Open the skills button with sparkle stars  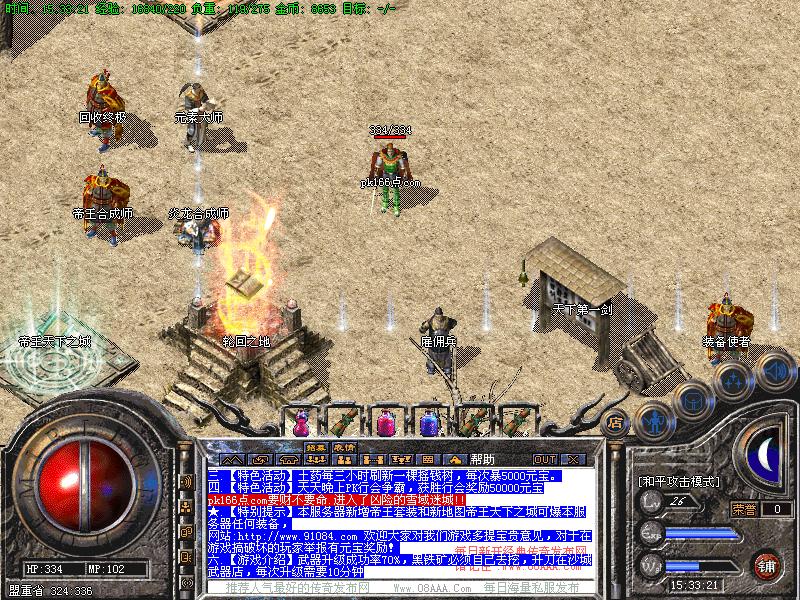[733, 379]
